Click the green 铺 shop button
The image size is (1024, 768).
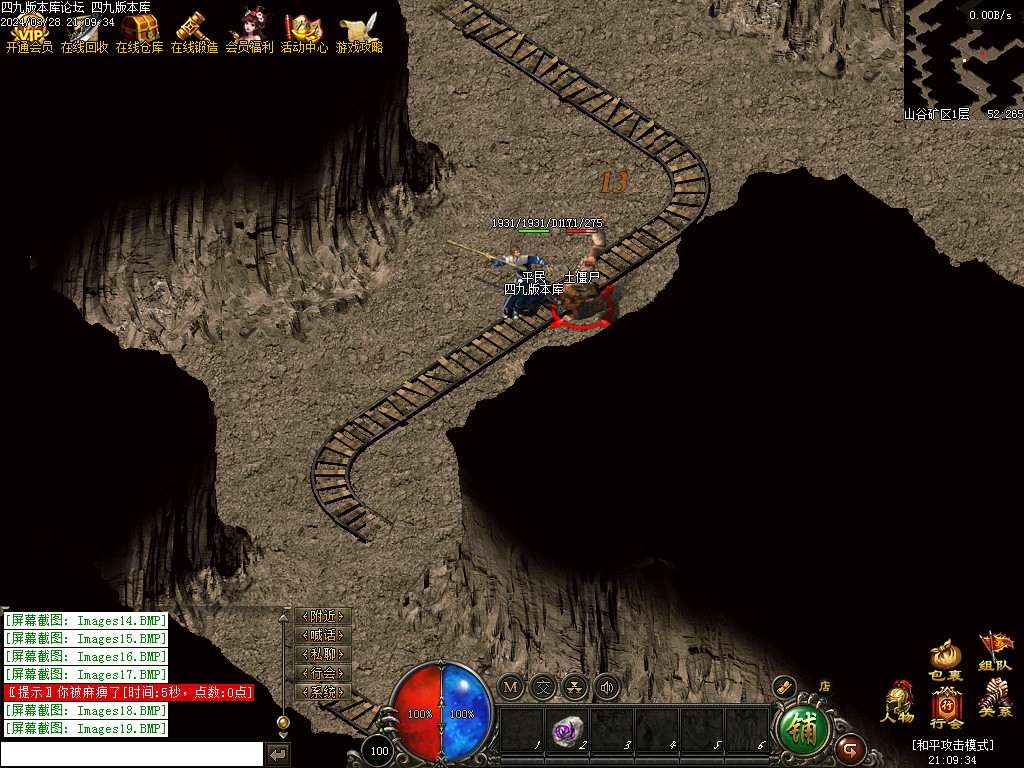coord(803,731)
